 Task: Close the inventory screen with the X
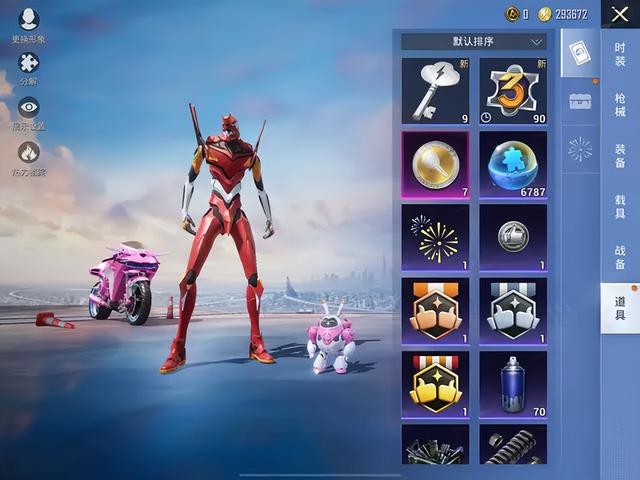click(620, 14)
